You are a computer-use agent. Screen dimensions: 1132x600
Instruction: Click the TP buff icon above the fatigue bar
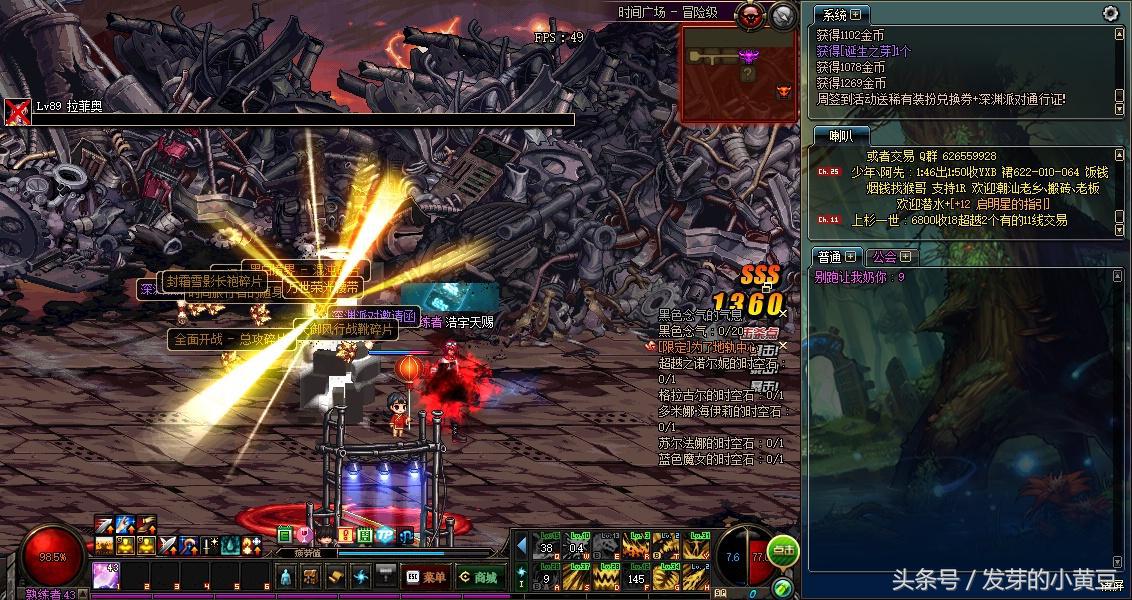coord(384,535)
